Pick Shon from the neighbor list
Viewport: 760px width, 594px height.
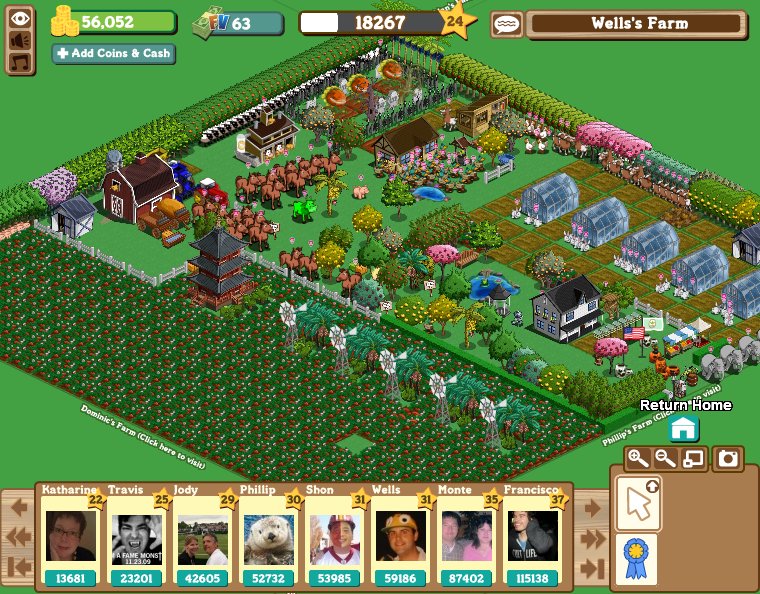click(x=335, y=537)
